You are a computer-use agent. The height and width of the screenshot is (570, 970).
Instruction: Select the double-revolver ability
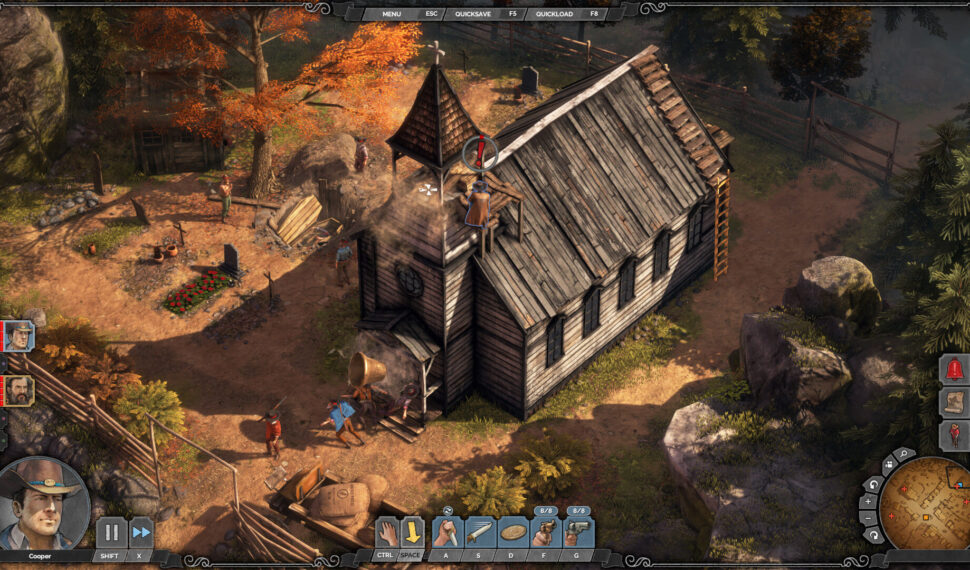[579, 532]
